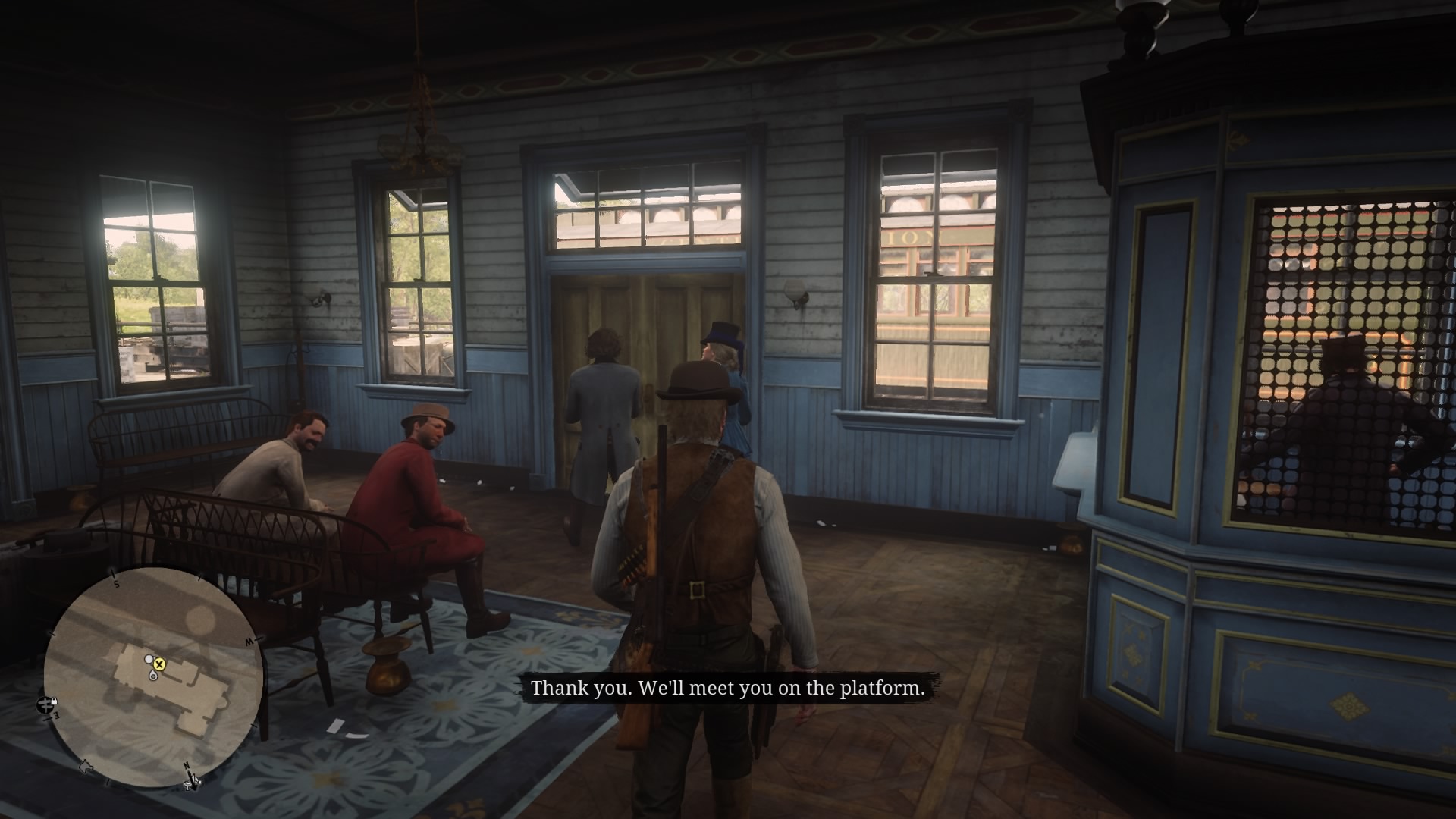The height and width of the screenshot is (819, 1456).
Task: Click the S compass letter on the minimap
Action: [116, 584]
